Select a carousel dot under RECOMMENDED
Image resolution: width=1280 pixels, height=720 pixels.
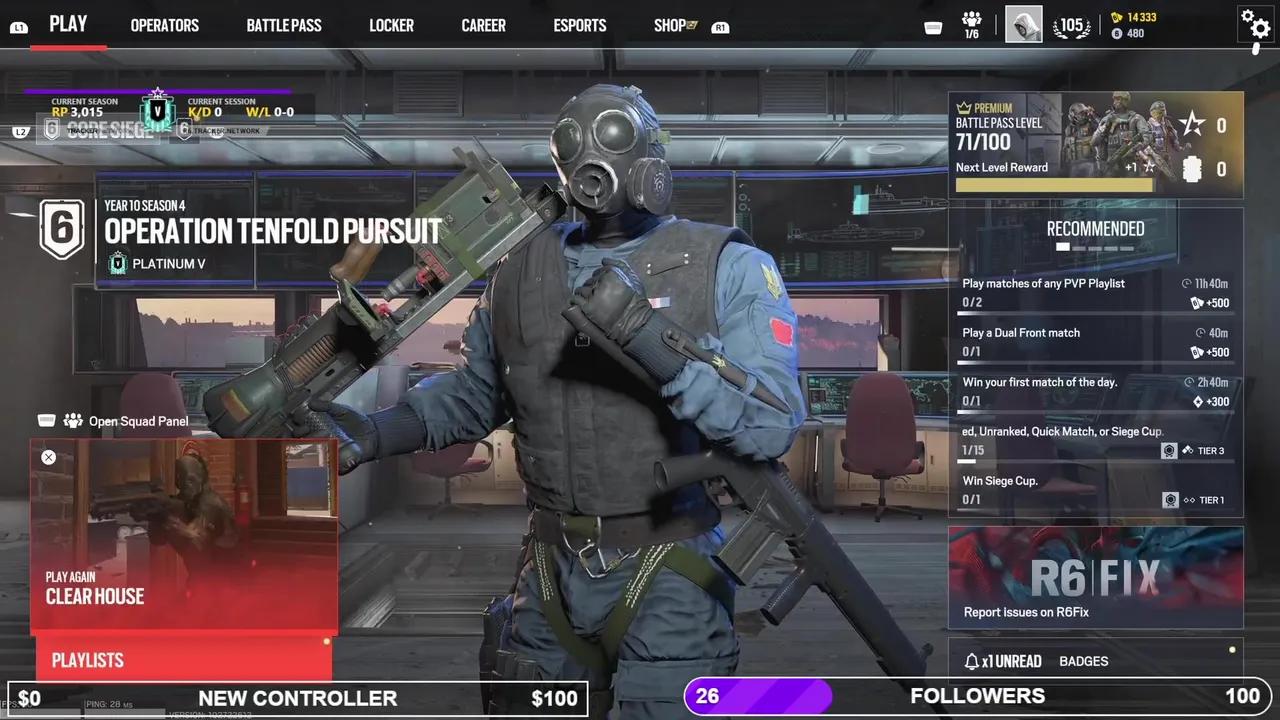click(x=1063, y=246)
